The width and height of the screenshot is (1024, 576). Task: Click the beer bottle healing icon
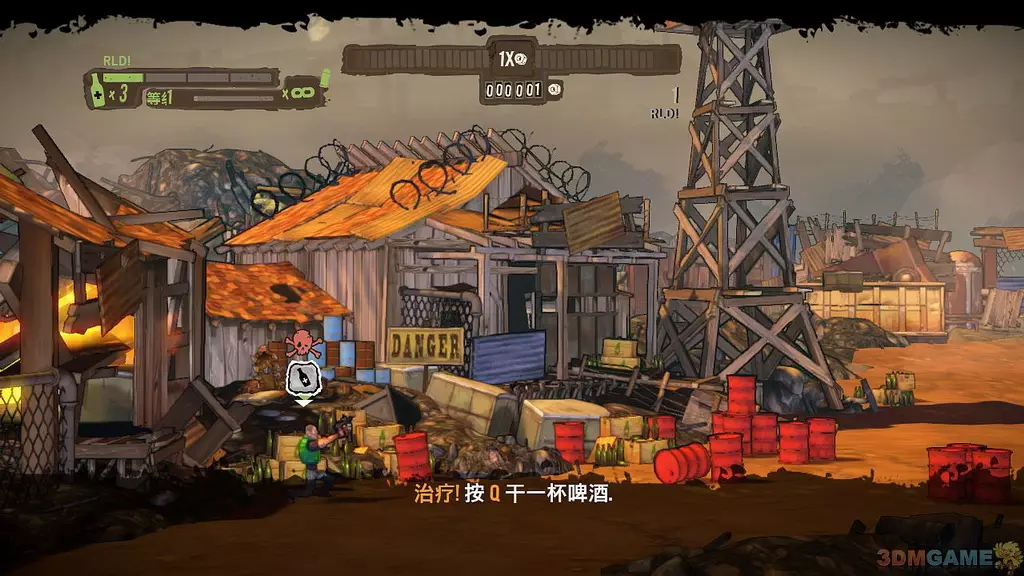point(97,88)
